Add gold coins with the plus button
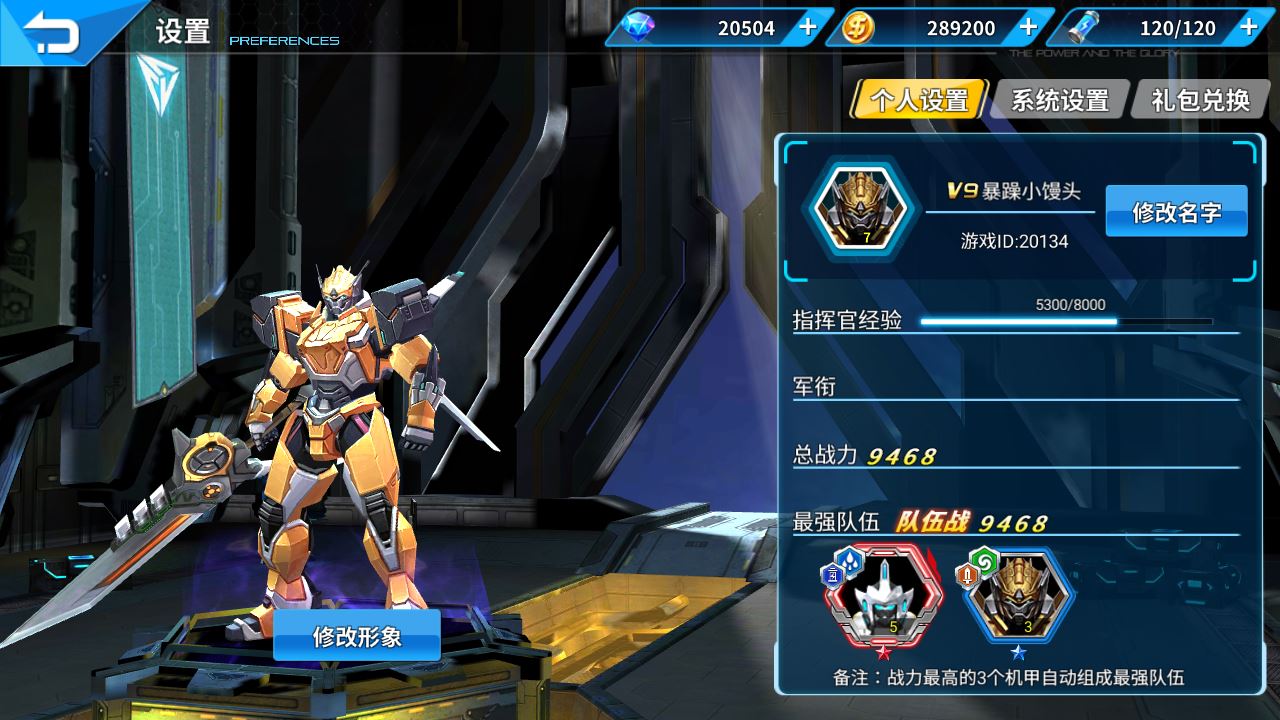This screenshot has width=1280, height=720. tap(1028, 27)
